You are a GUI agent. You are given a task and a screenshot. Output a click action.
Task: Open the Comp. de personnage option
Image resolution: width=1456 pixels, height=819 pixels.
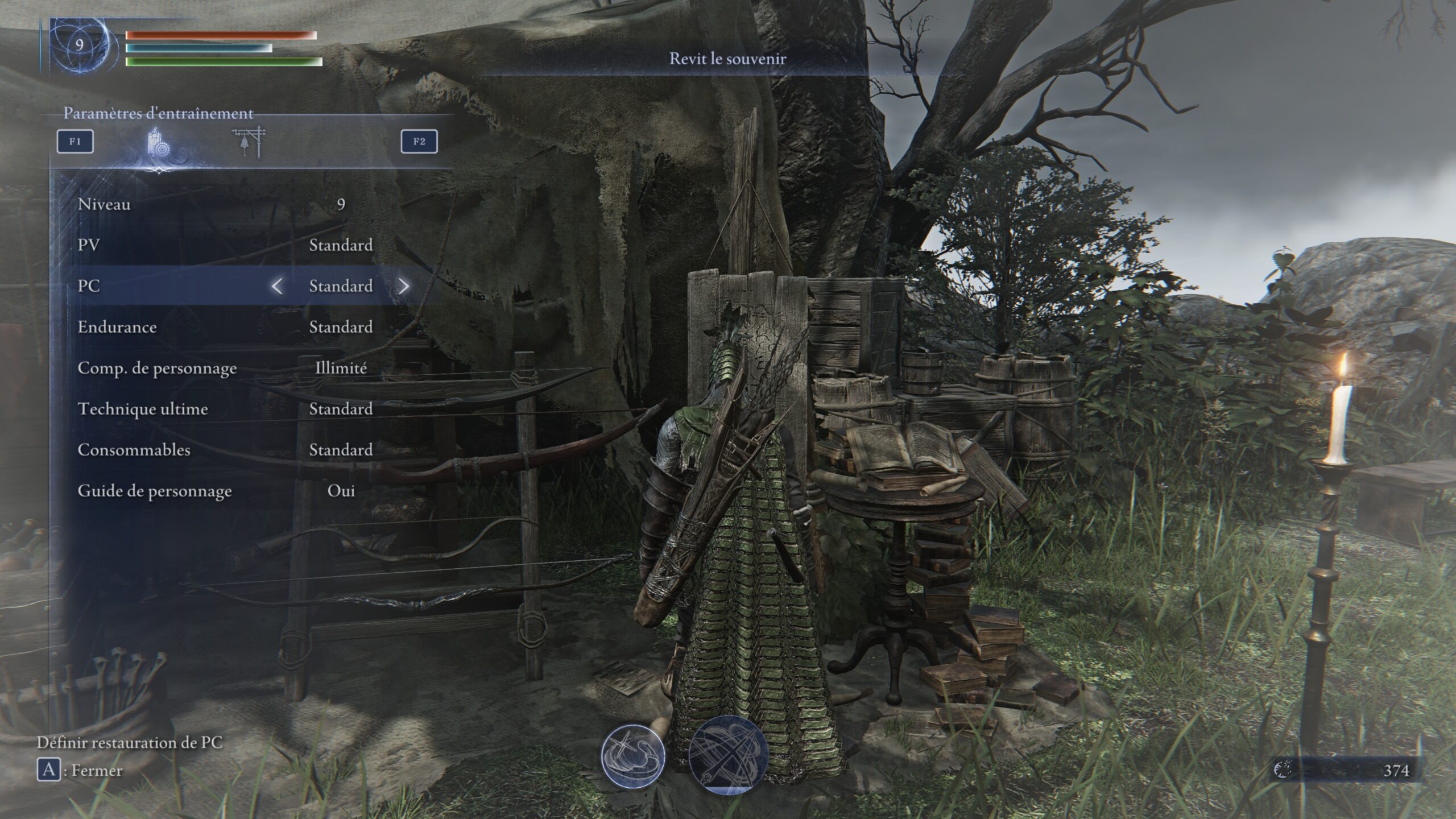click(x=227, y=368)
